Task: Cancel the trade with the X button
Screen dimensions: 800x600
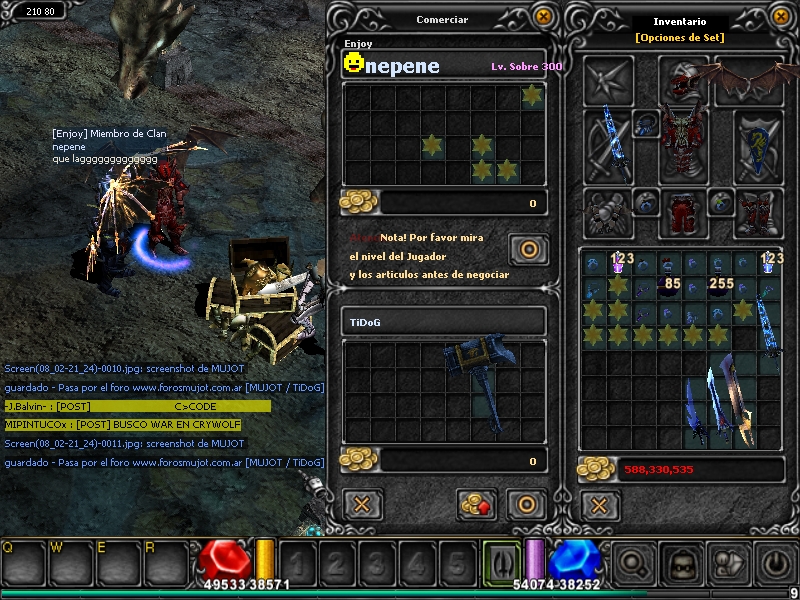Action: 362,503
